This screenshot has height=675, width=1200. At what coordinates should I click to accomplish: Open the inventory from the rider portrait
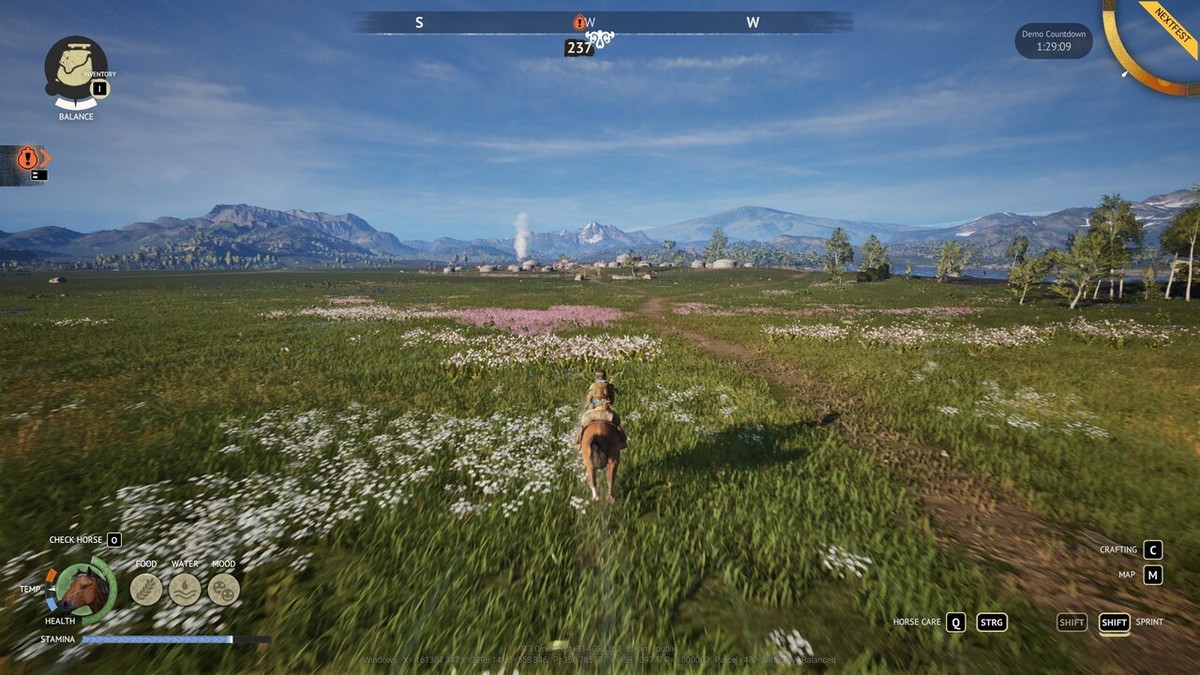[x=75, y=71]
